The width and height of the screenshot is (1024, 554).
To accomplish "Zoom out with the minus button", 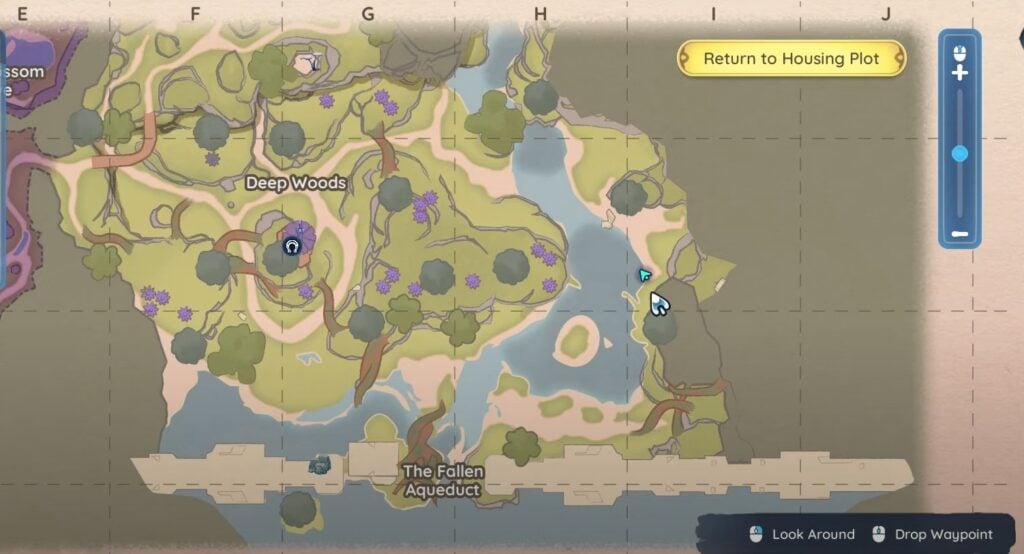I will point(960,234).
